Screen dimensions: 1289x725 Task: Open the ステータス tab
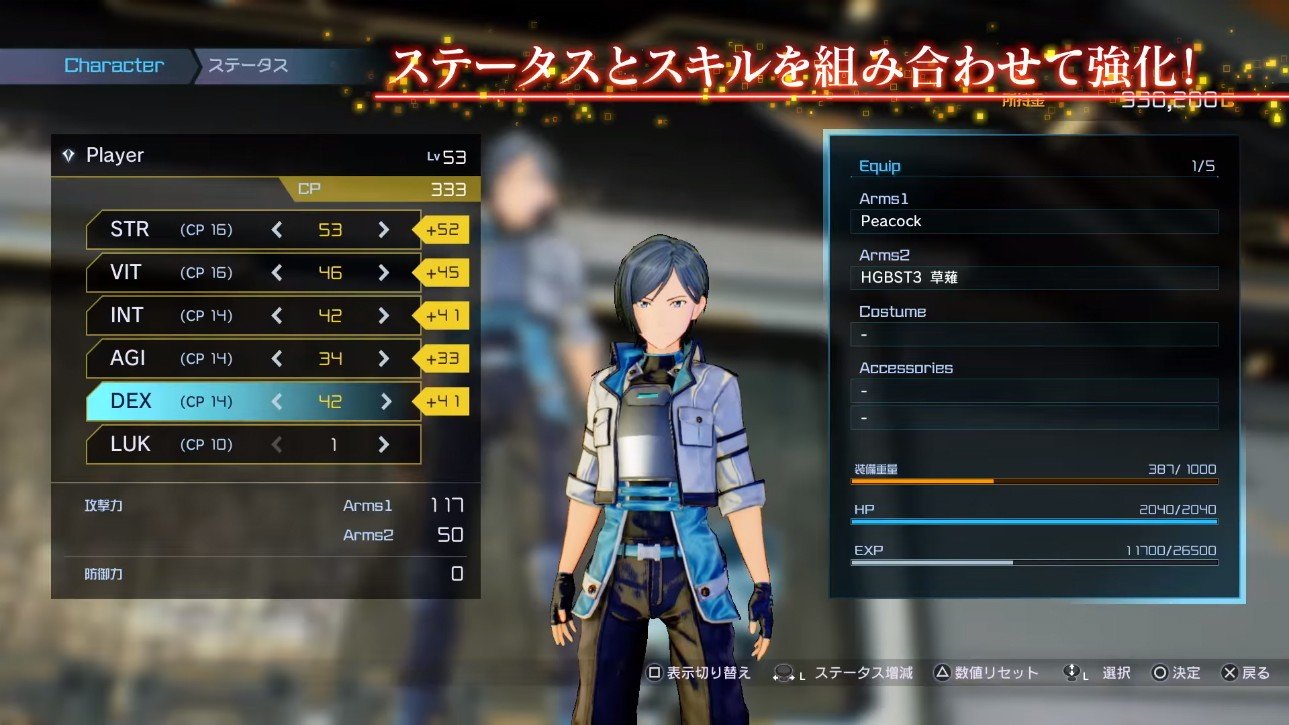(x=246, y=65)
